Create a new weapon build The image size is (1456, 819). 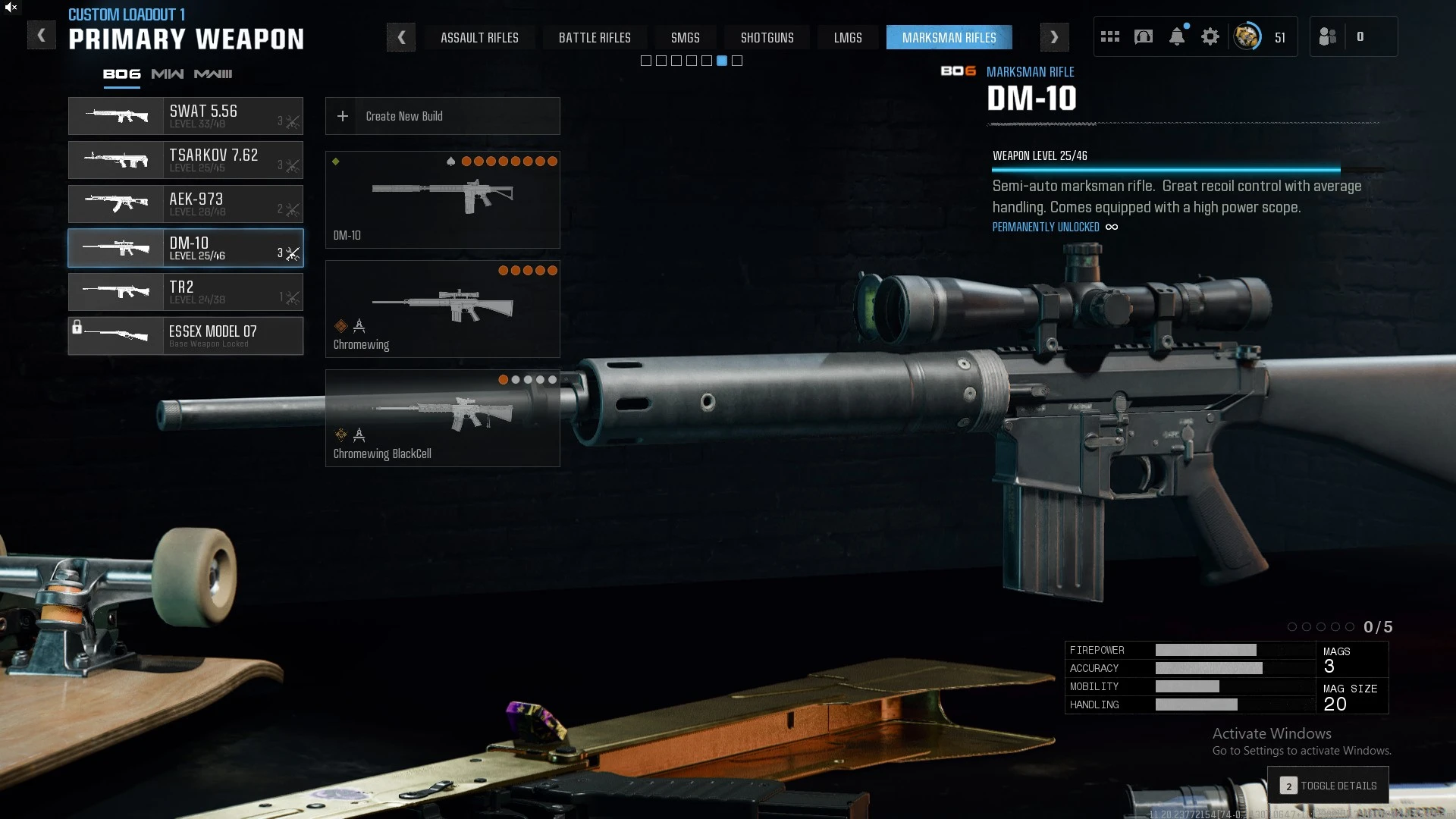(442, 116)
